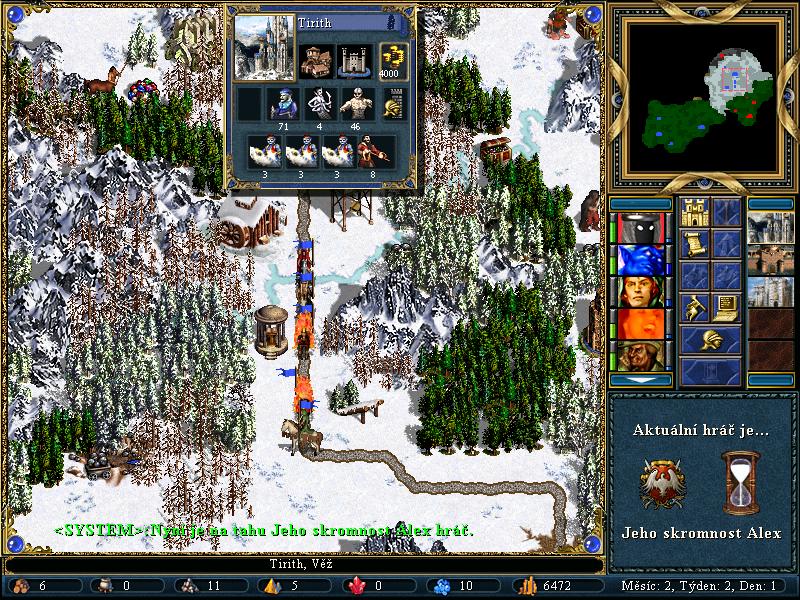Open the quest log scroll button
Screen dimensions: 800x600
tap(695, 244)
